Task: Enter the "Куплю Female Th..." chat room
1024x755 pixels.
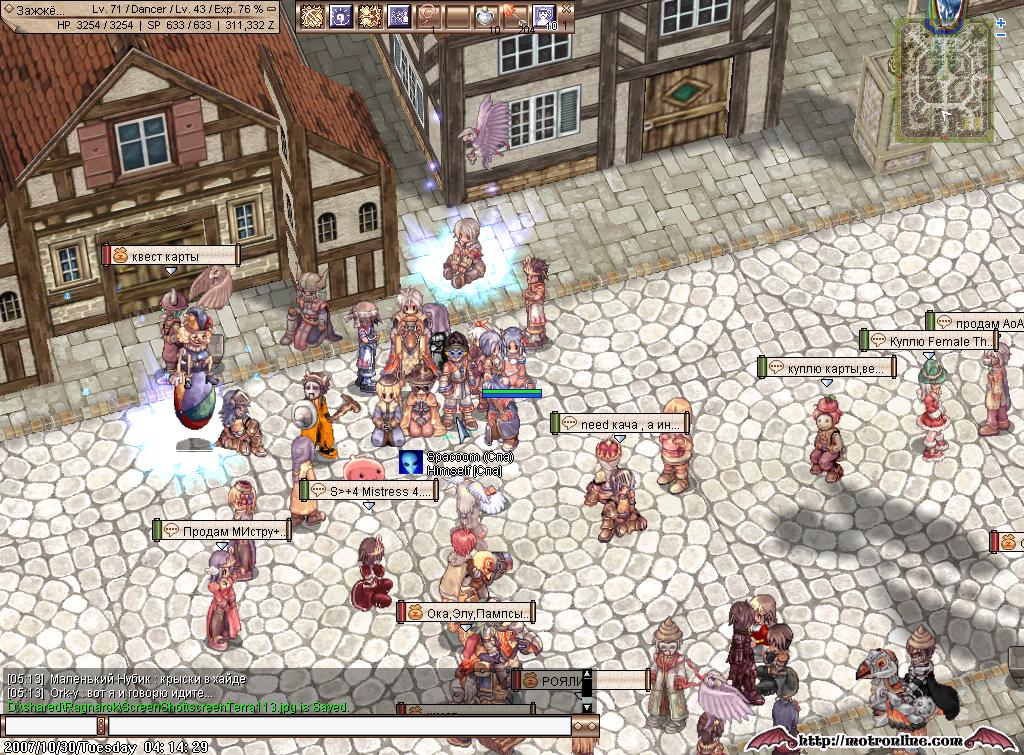Action: coord(929,341)
